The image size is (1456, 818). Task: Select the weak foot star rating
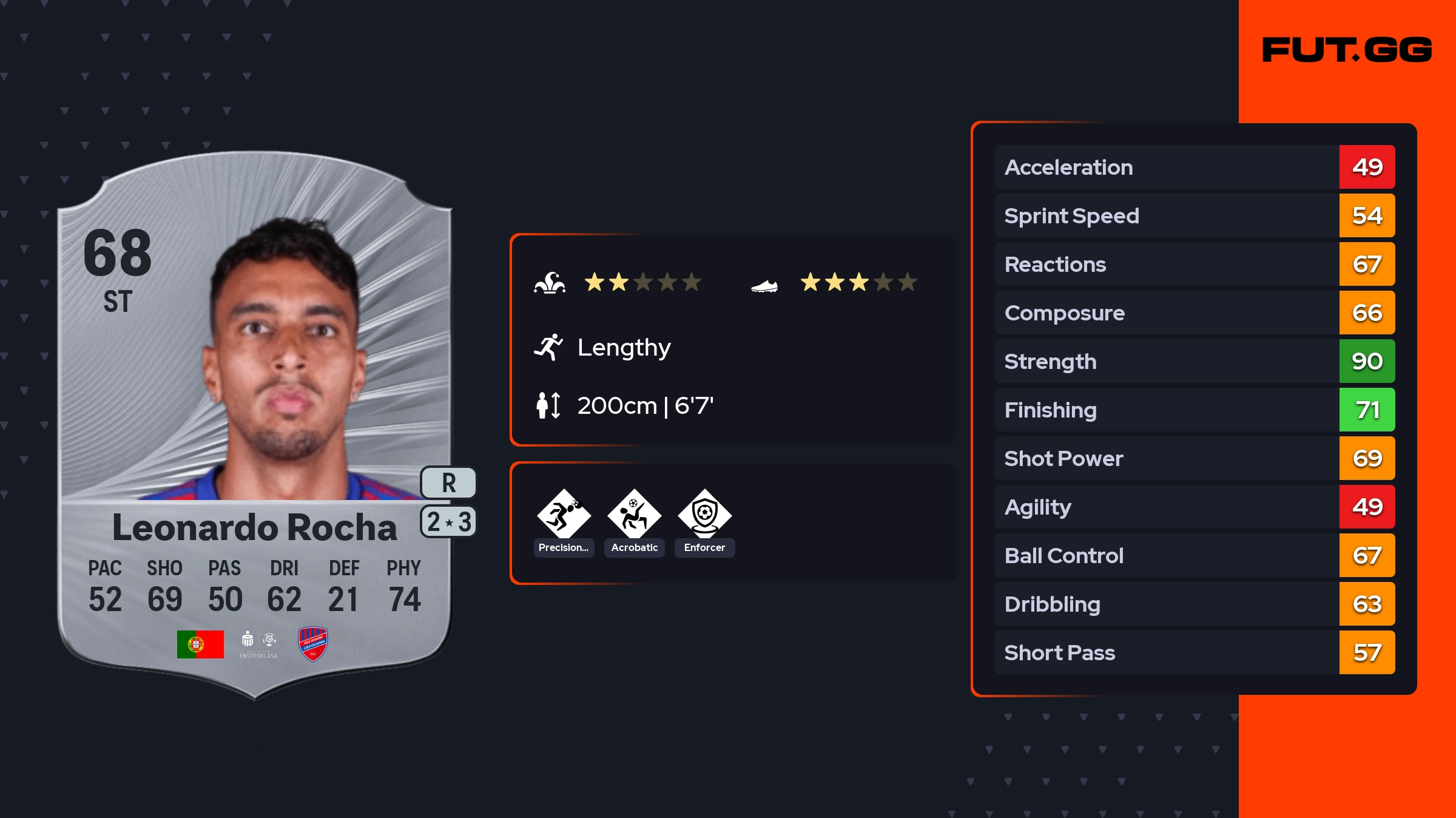pyautogui.click(x=858, y=282)
